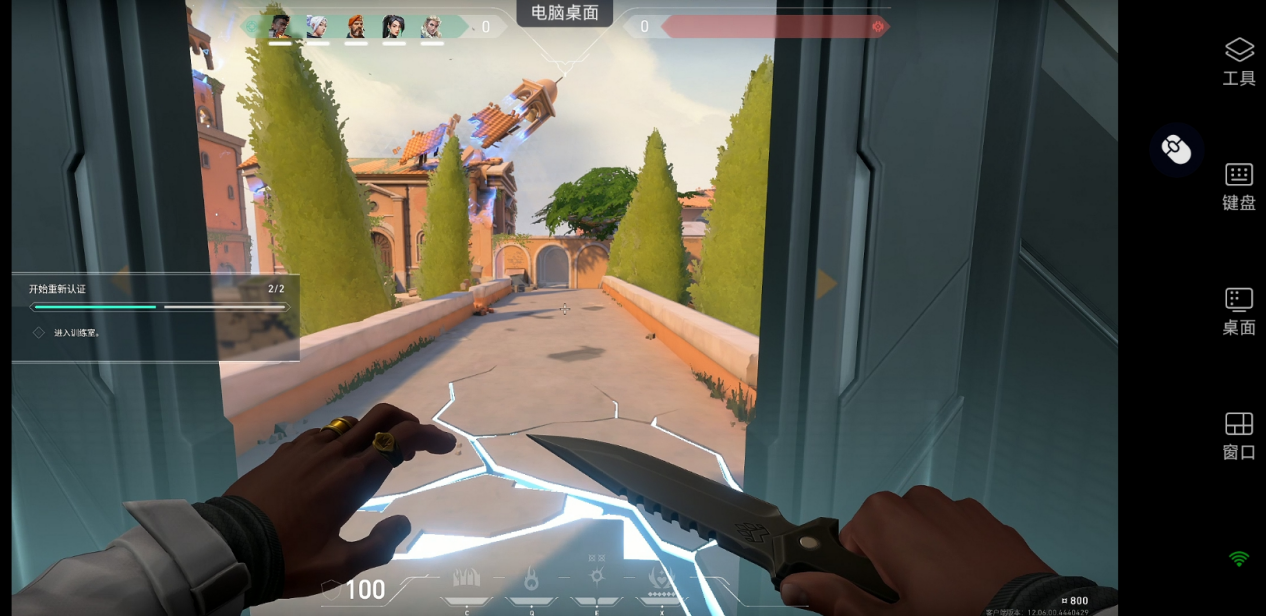Click the first teammate portrait with dark hair

click(280, 27)
